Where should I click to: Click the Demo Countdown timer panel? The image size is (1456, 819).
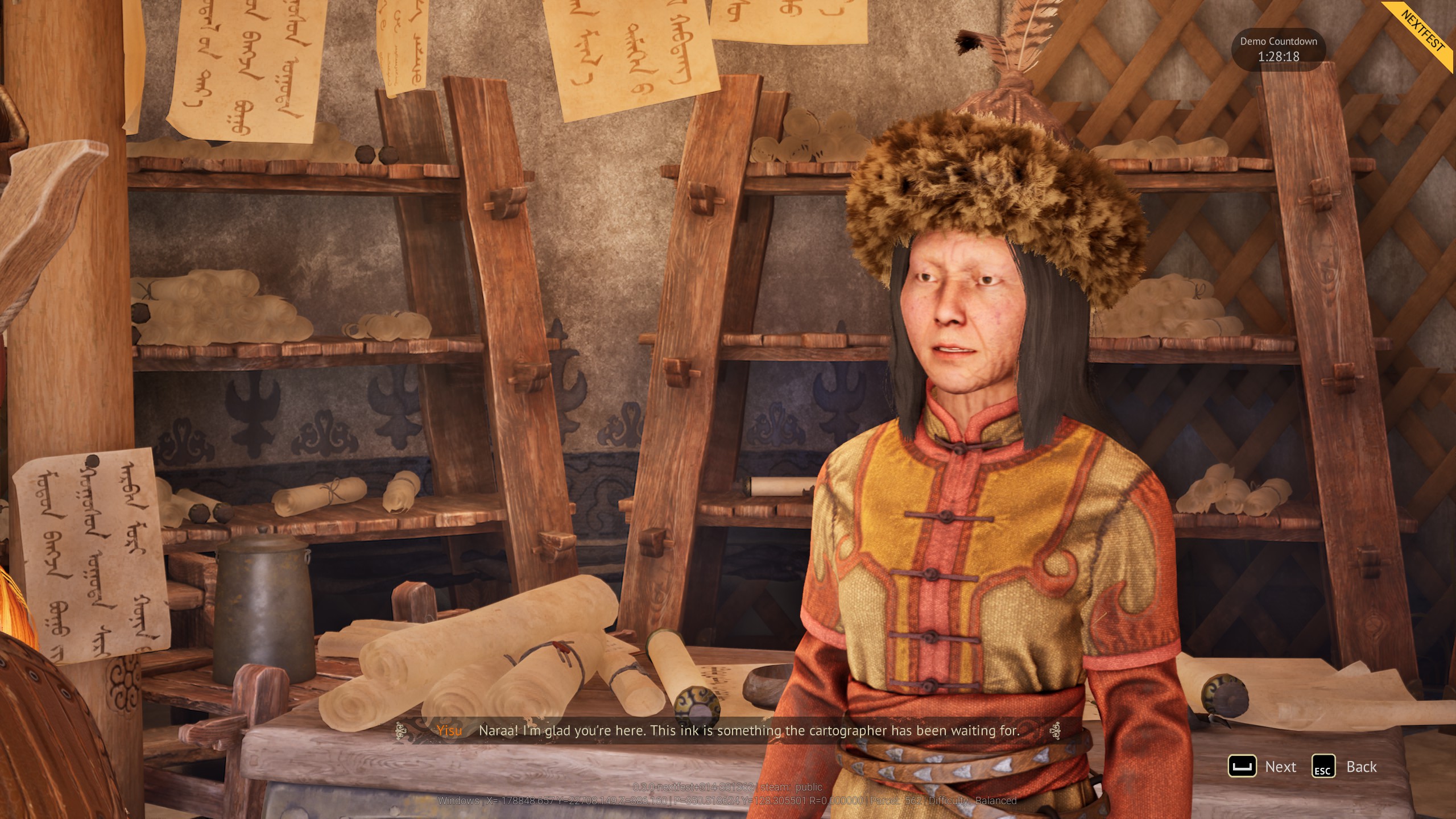click(1279, 50)
